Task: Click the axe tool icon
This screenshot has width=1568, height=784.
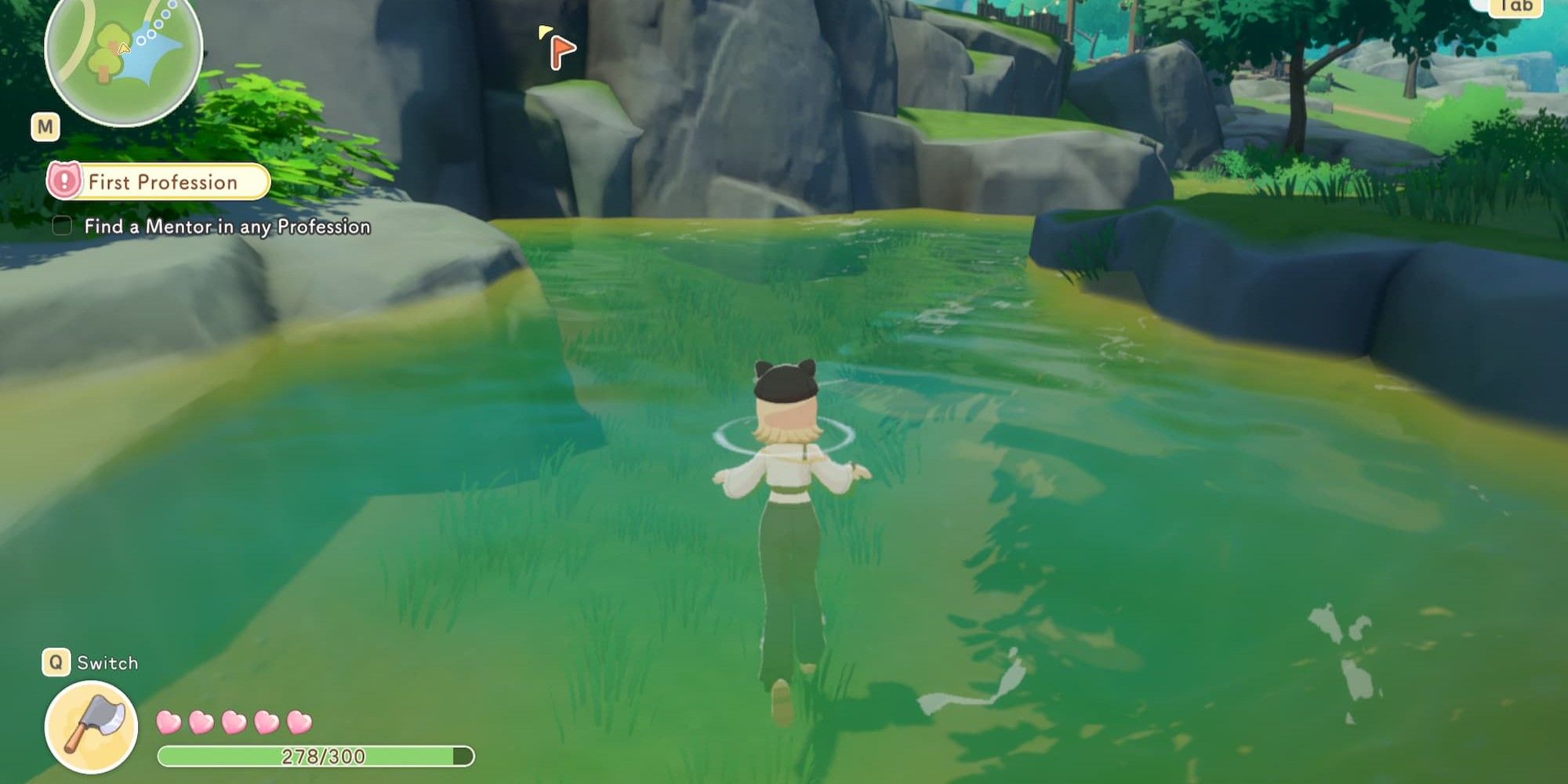Action: pos(91,727)
